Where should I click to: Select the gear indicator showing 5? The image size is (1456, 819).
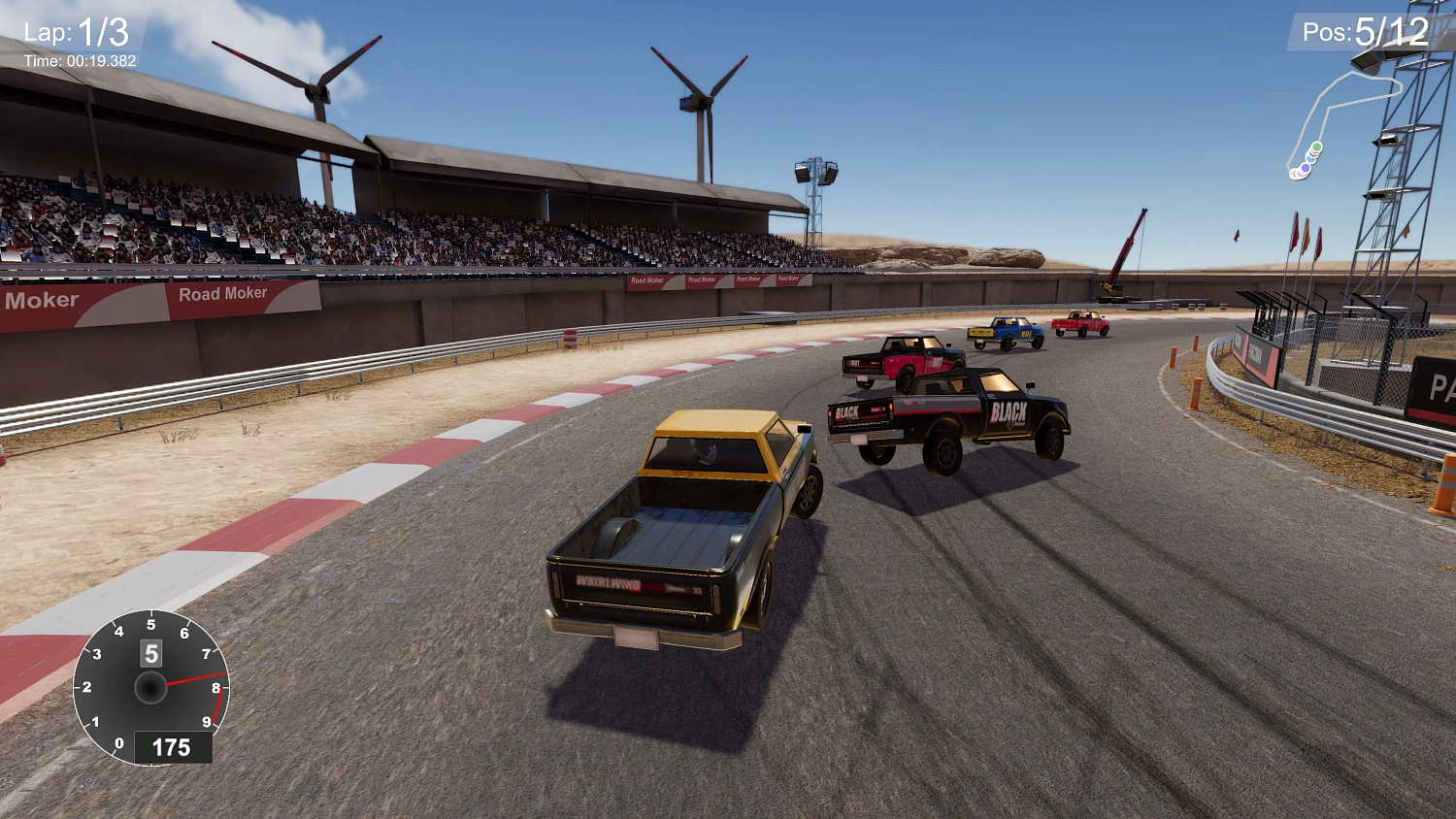click(150, 653)
